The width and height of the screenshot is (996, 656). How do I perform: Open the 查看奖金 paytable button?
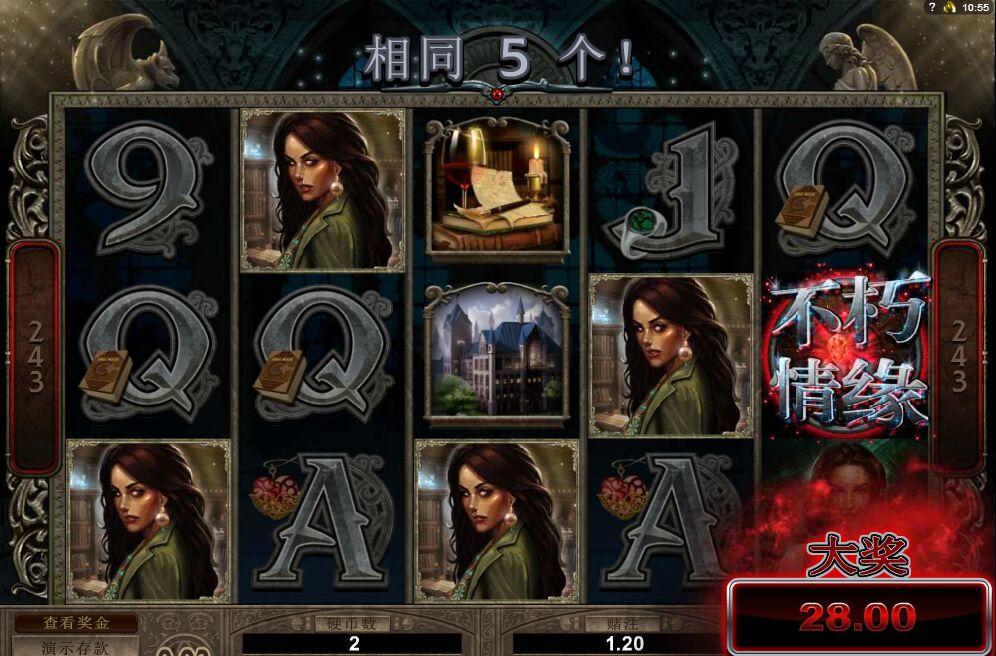click(x=75, y=622)
